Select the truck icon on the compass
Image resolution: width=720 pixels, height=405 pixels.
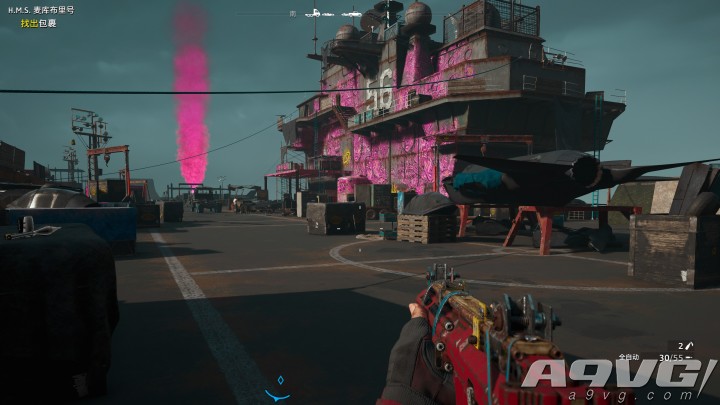[313, 13]
